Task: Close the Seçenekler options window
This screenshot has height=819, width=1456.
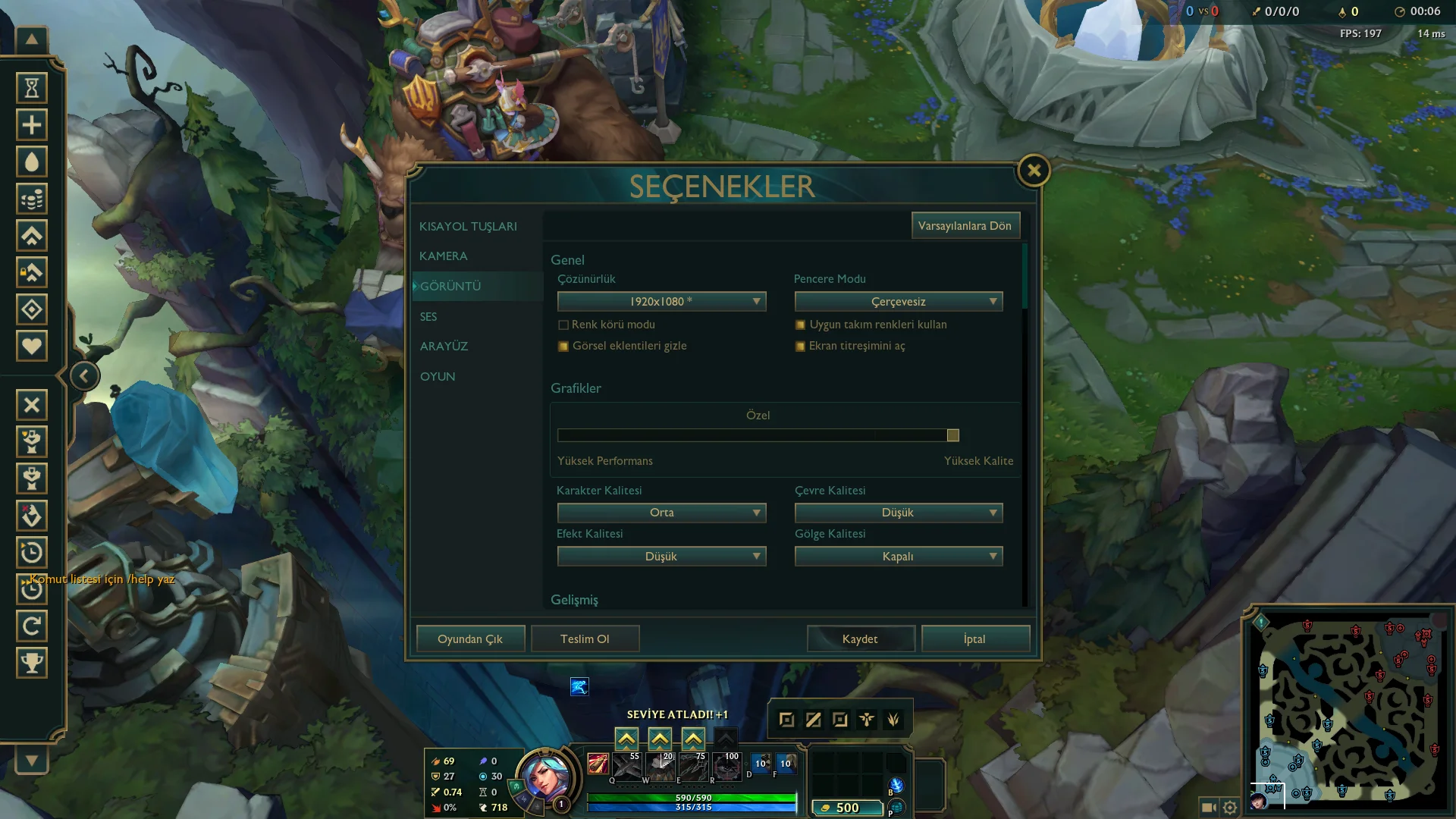Action: pyautogui.click(x=1034, y=171)
